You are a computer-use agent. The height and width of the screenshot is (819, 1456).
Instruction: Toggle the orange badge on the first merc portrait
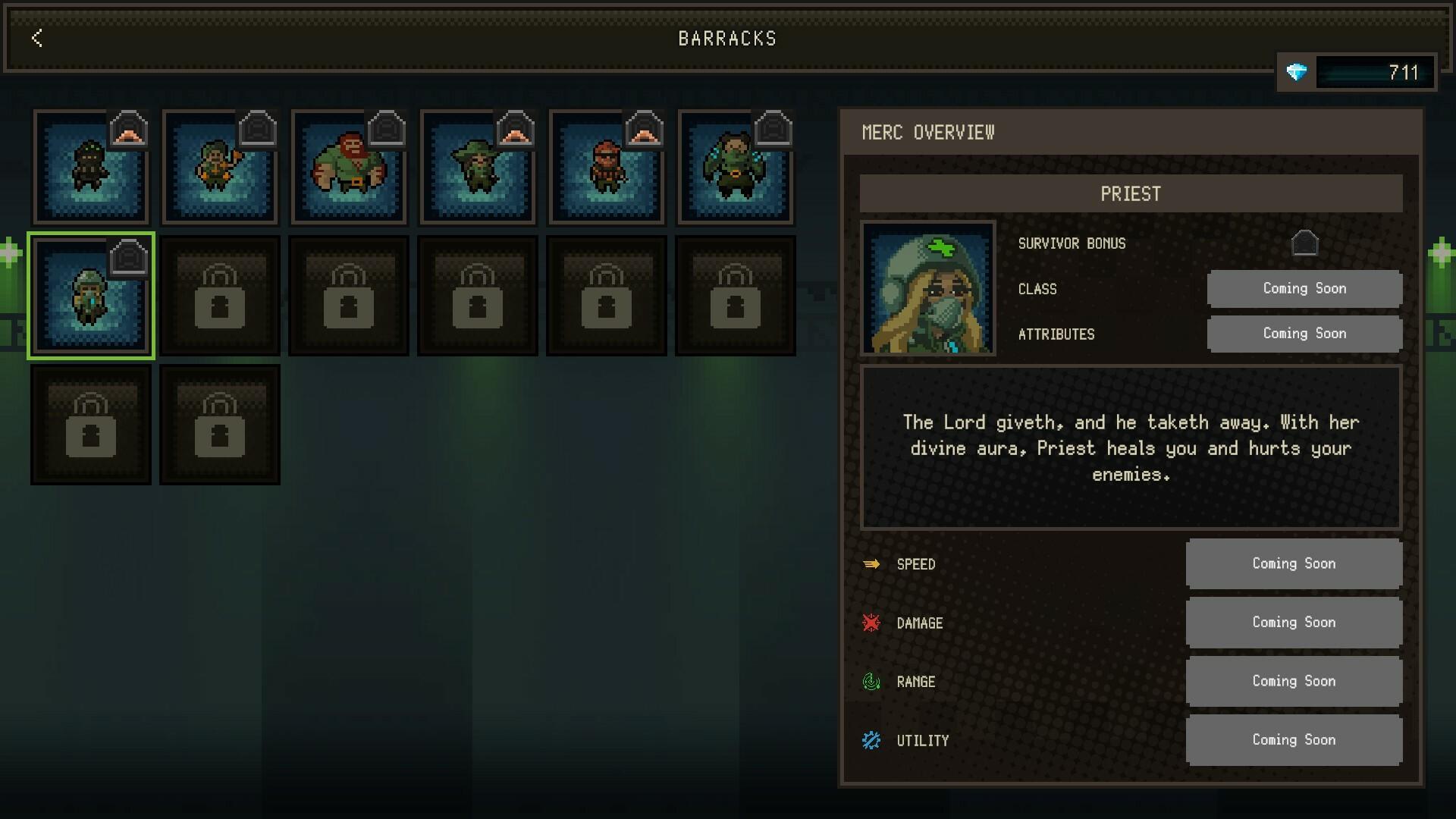pyautogui.click(x=129, y=130)
